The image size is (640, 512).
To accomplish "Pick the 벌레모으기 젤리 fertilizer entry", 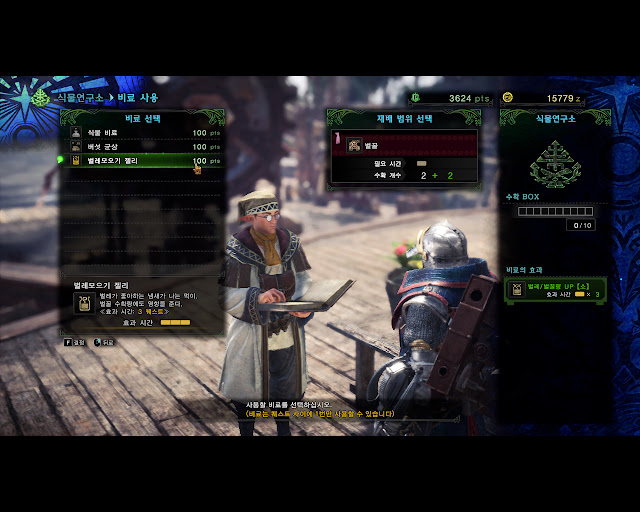I will pos(140,160).
